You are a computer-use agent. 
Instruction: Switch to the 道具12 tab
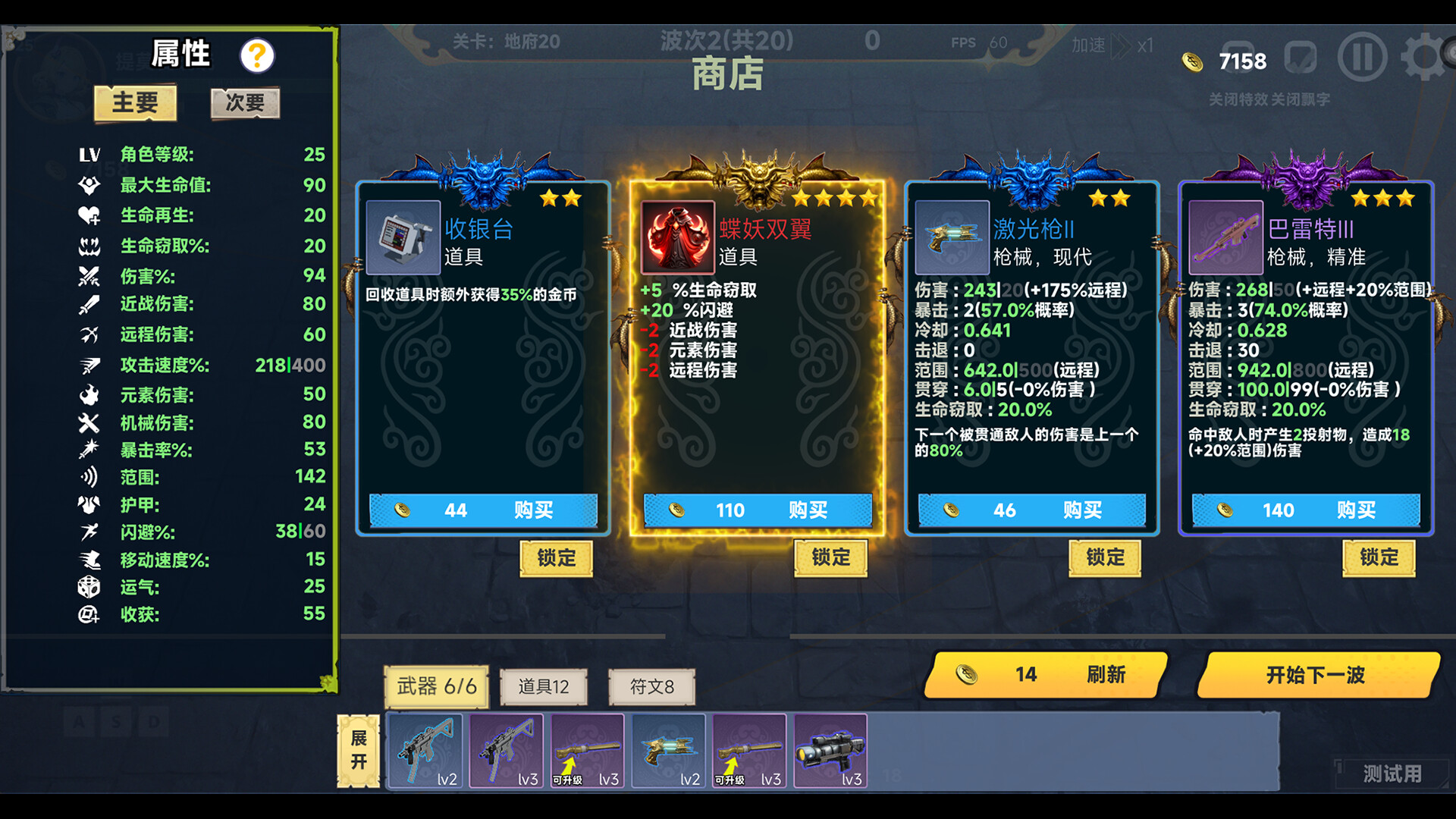coord(544,686)
